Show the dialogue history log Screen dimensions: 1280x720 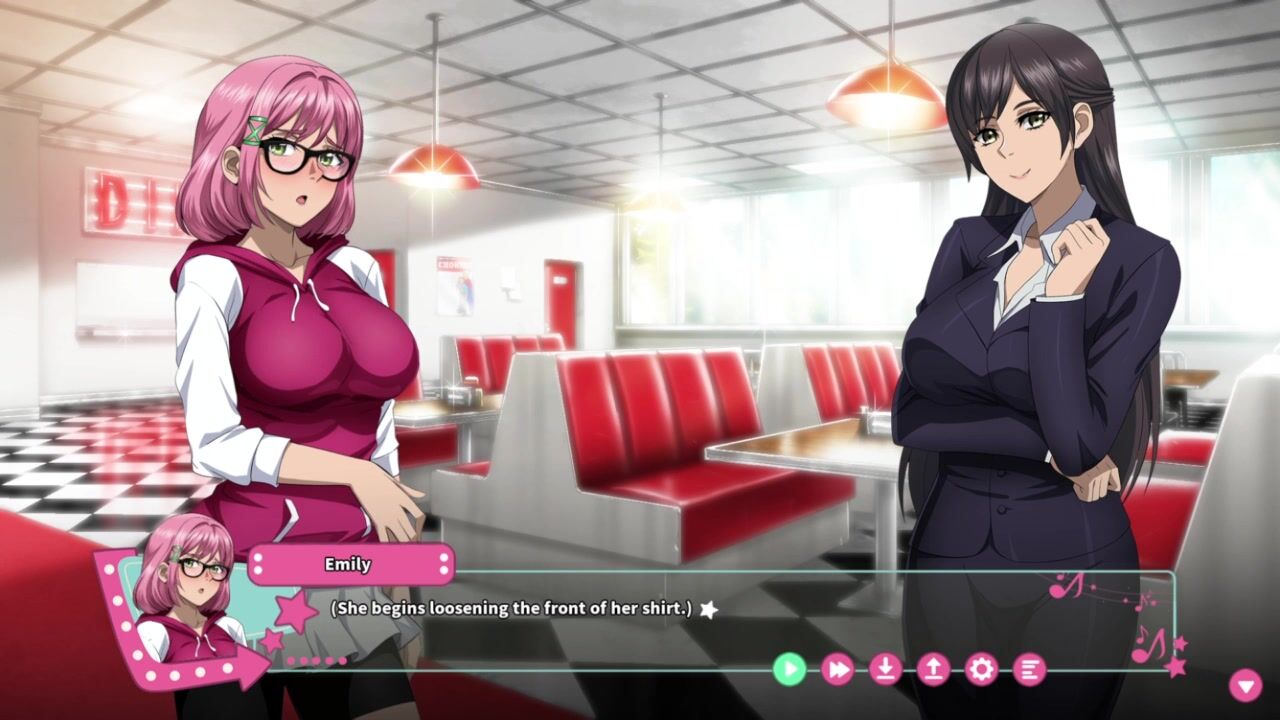pos(1029,669)
